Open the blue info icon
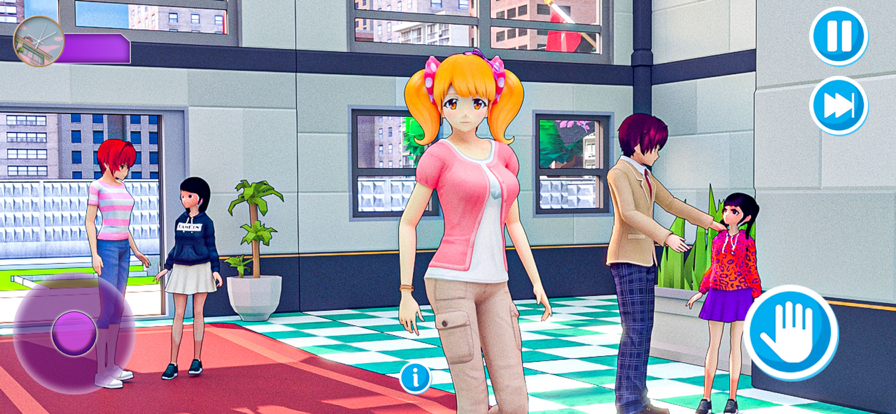The height and width of the screenshot is (414, 896). 415,377
